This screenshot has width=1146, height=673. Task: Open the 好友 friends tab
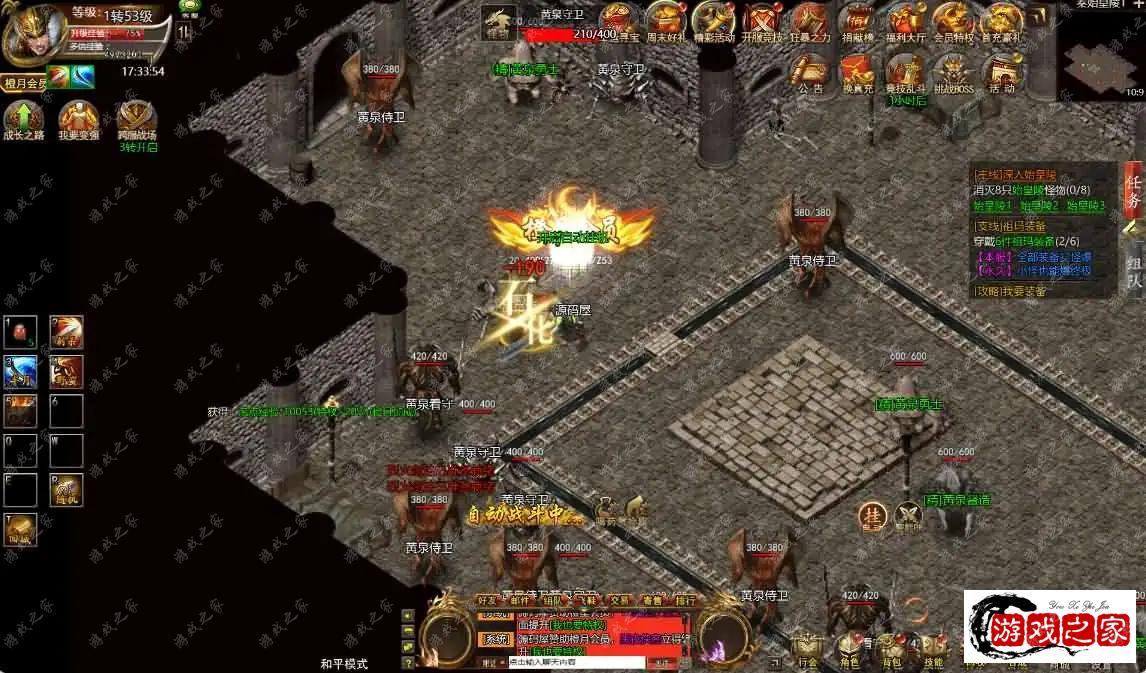488,600
